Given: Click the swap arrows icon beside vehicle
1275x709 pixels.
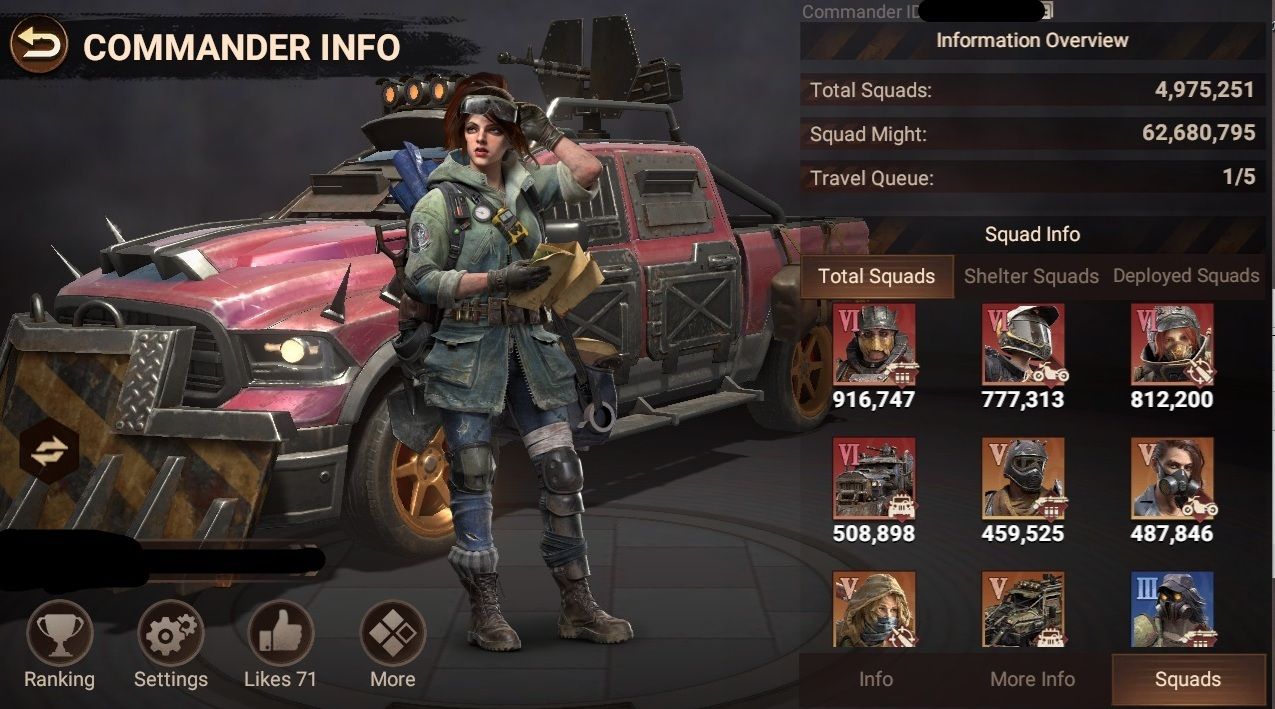Looking at the screenshot, I should [x=47, y=451].
